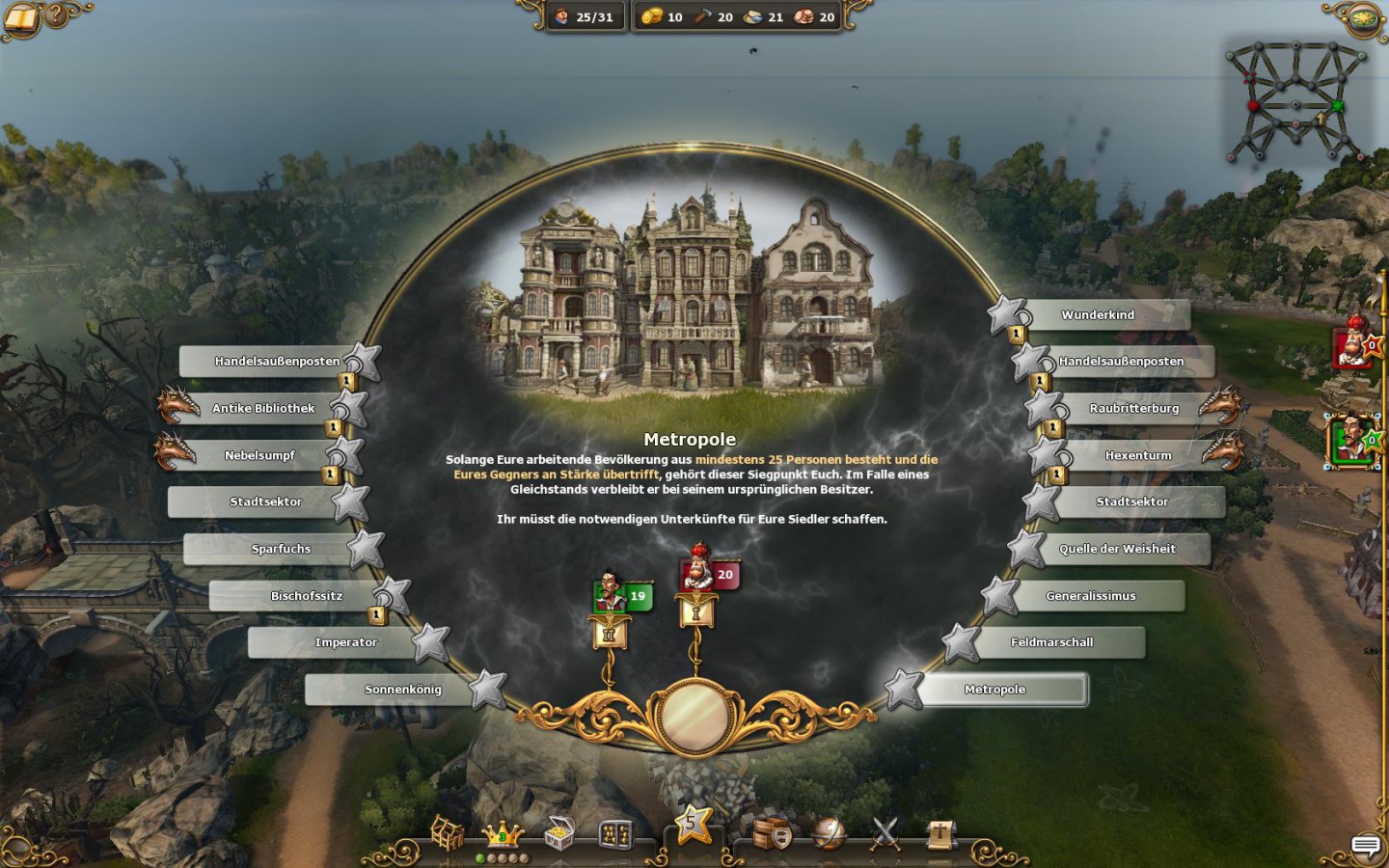Viewport: 1389px width, 868px height.
Task: Open the strategic node minimap
Action: (x=1294, y=101)
